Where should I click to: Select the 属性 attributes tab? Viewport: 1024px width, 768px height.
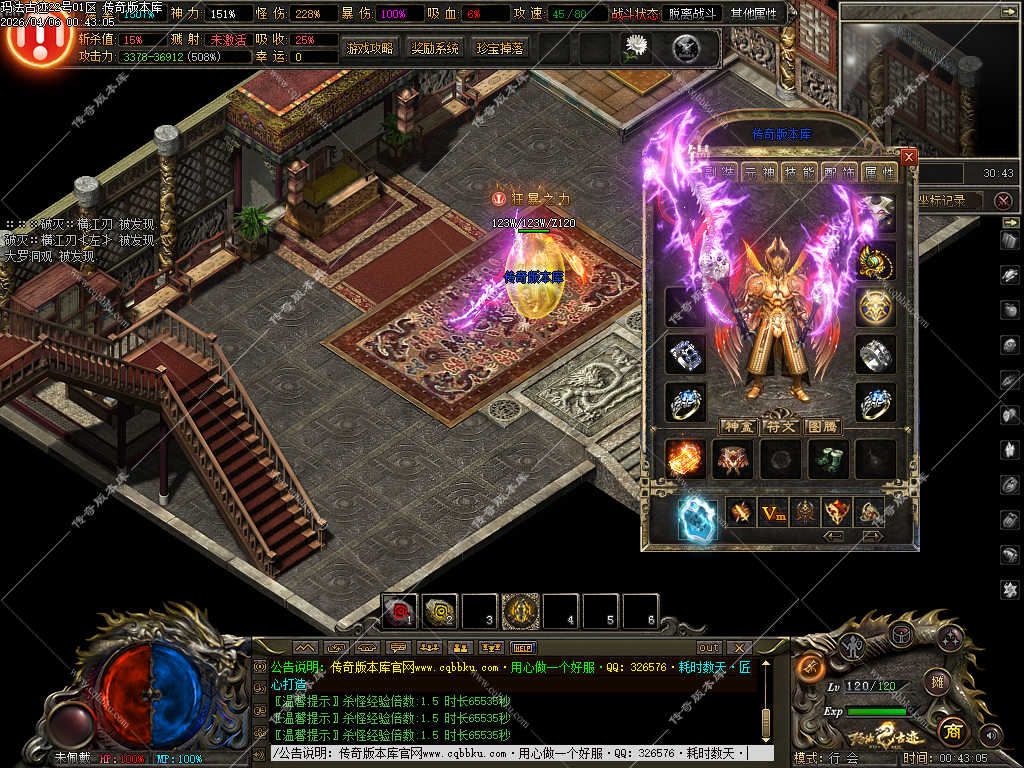(879, 172)
